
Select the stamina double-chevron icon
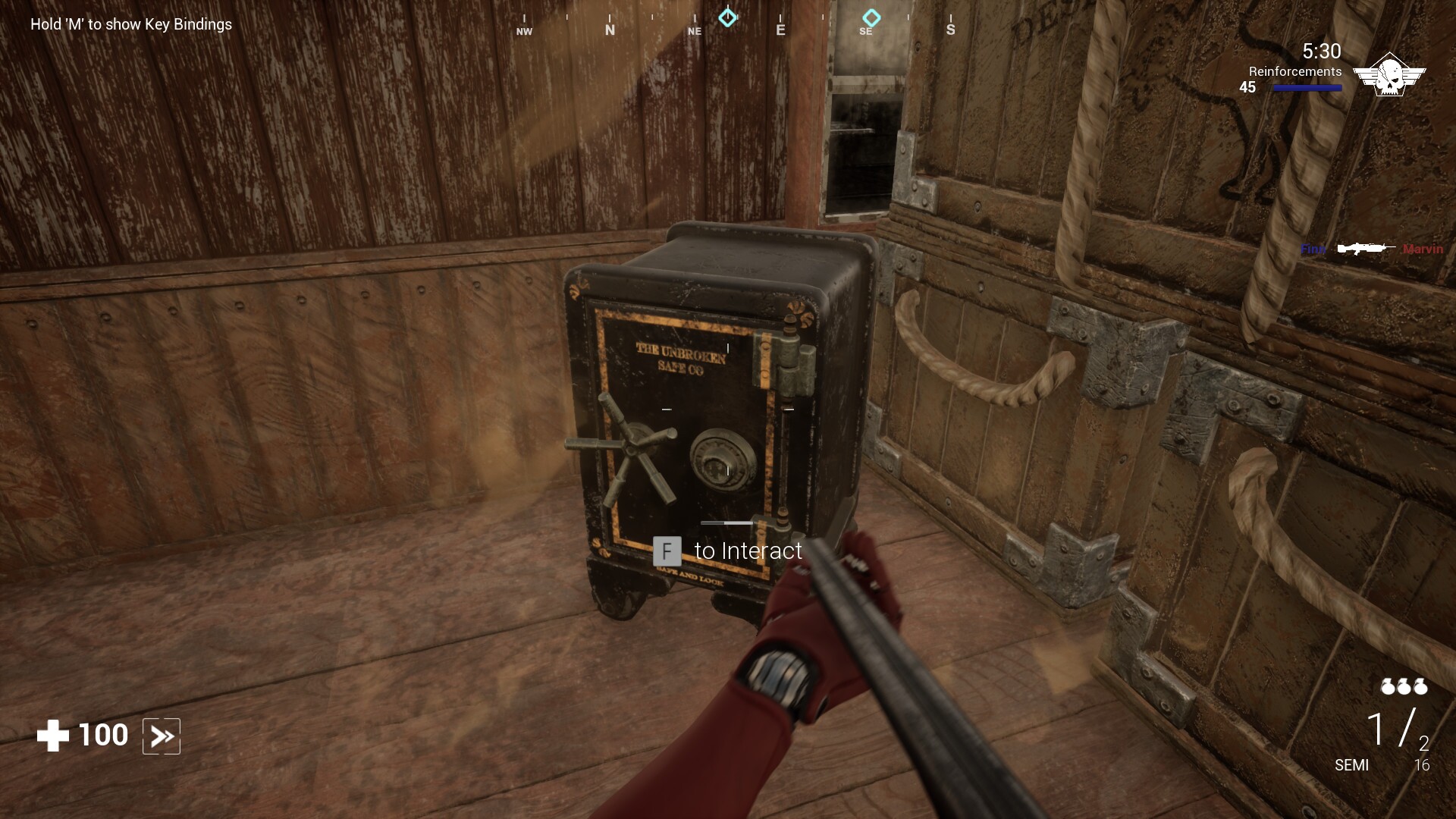(161, 735)
